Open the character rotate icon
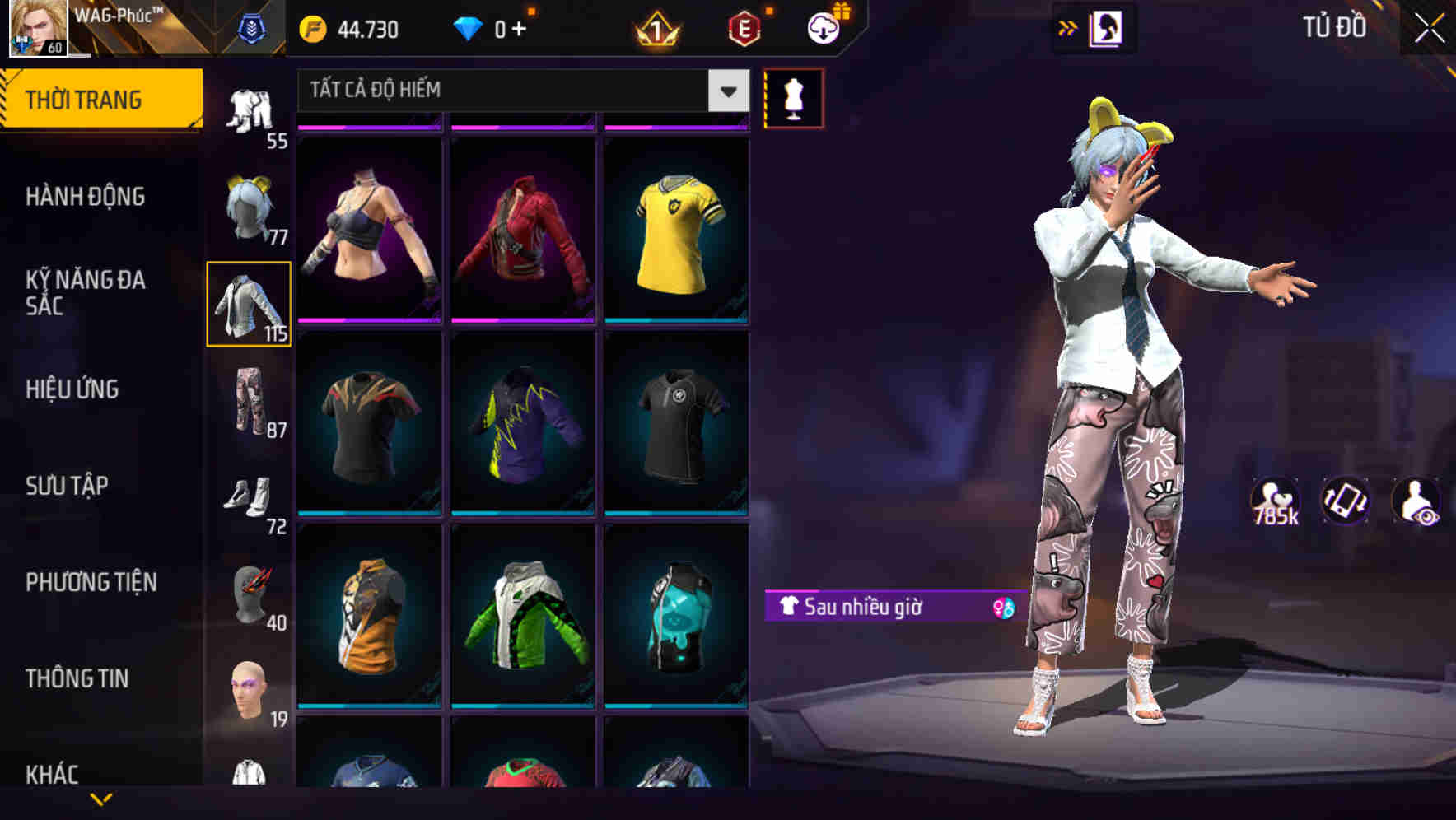The image size is (1456, 820). [x=1344, y=501]
